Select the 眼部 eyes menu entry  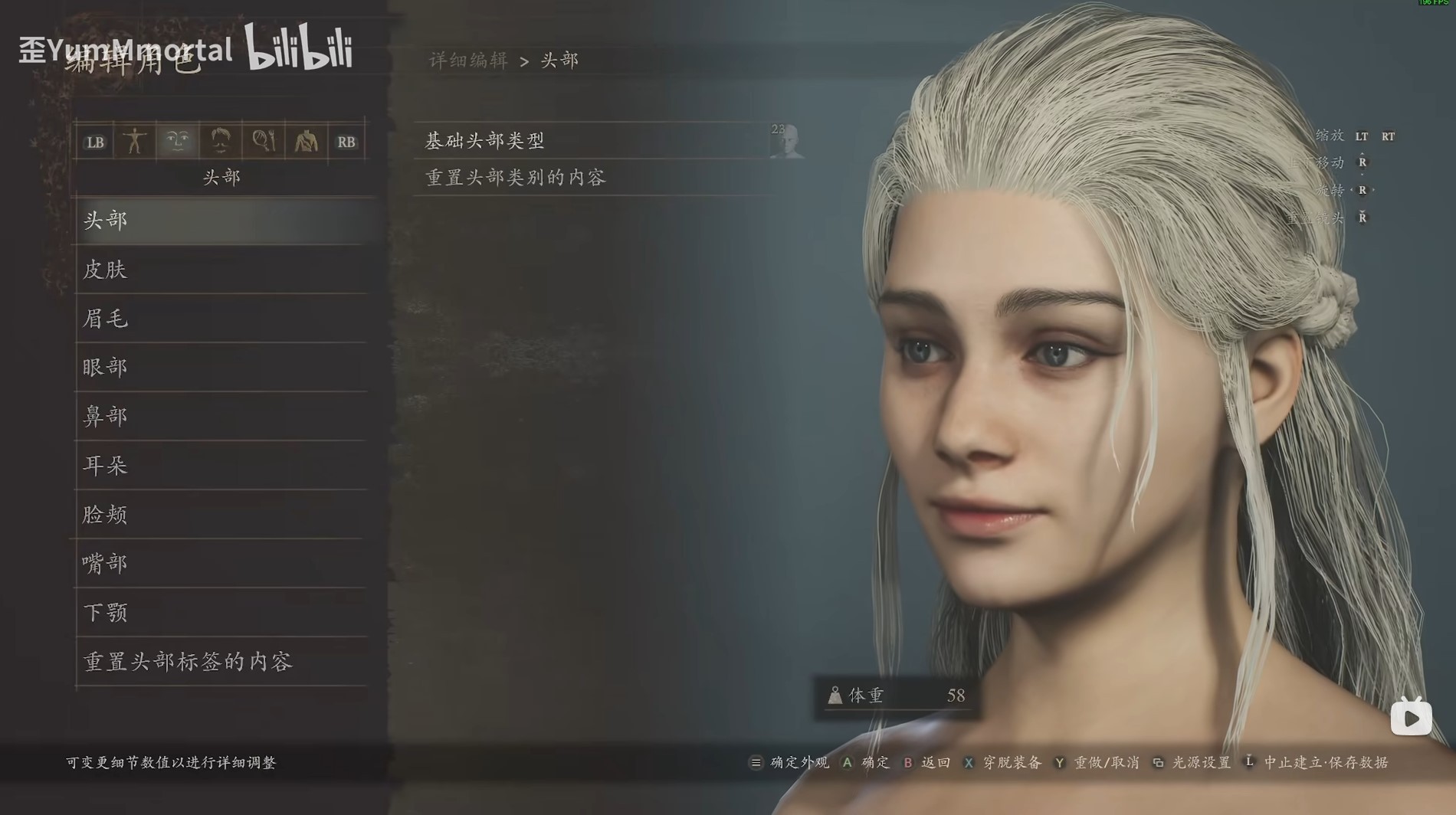coord(222,368)
